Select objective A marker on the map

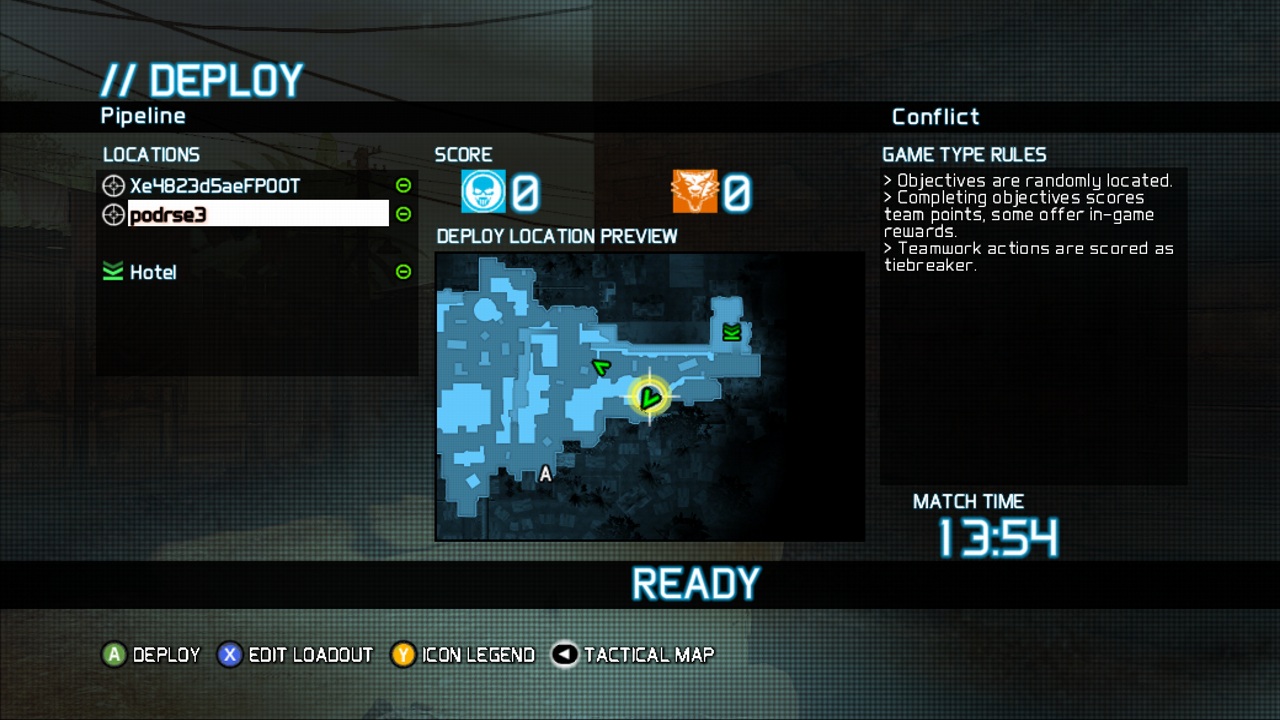click(545, 474)
